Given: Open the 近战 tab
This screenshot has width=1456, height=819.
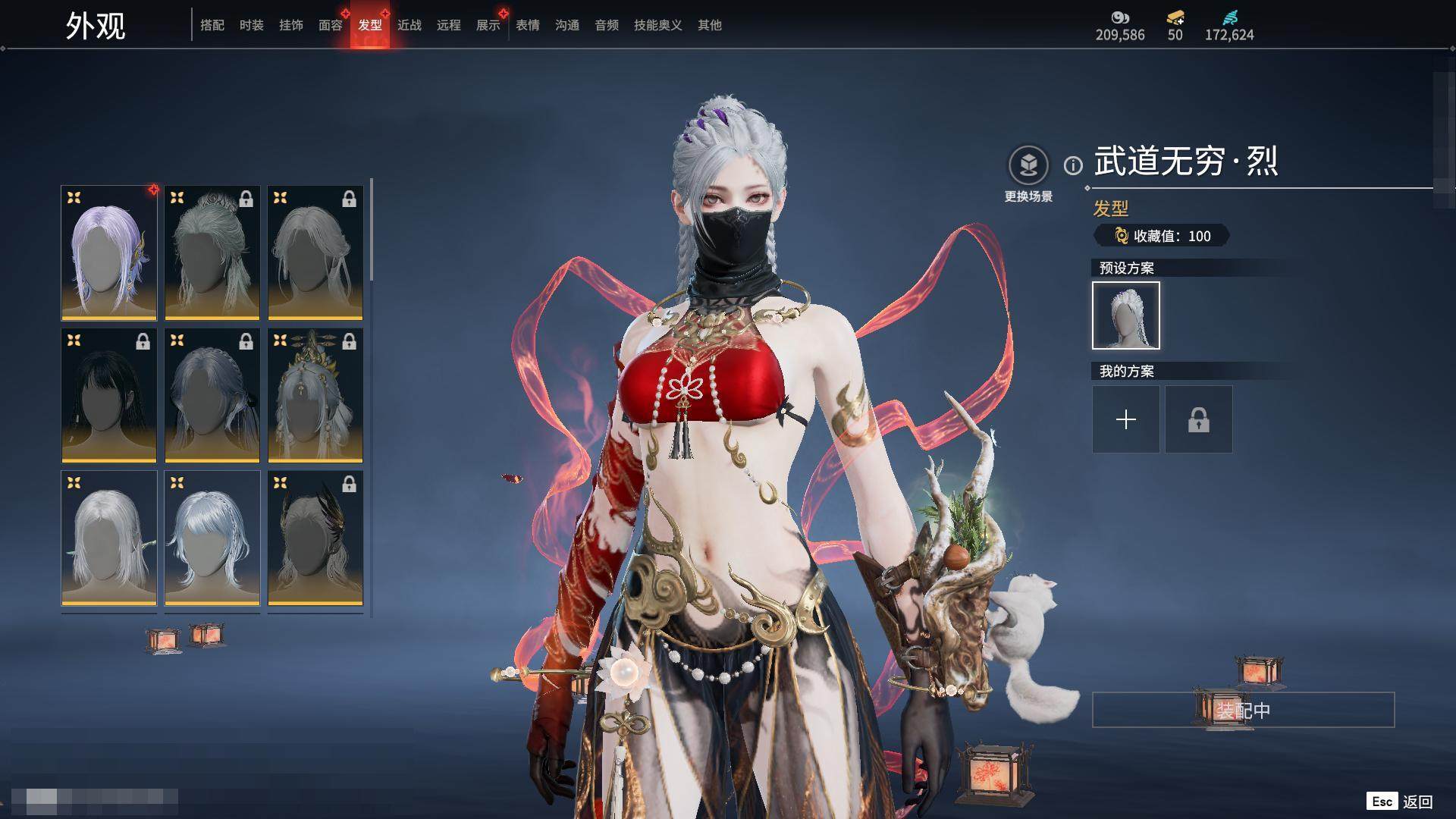Looking at the screenshot, I should 409,25.
